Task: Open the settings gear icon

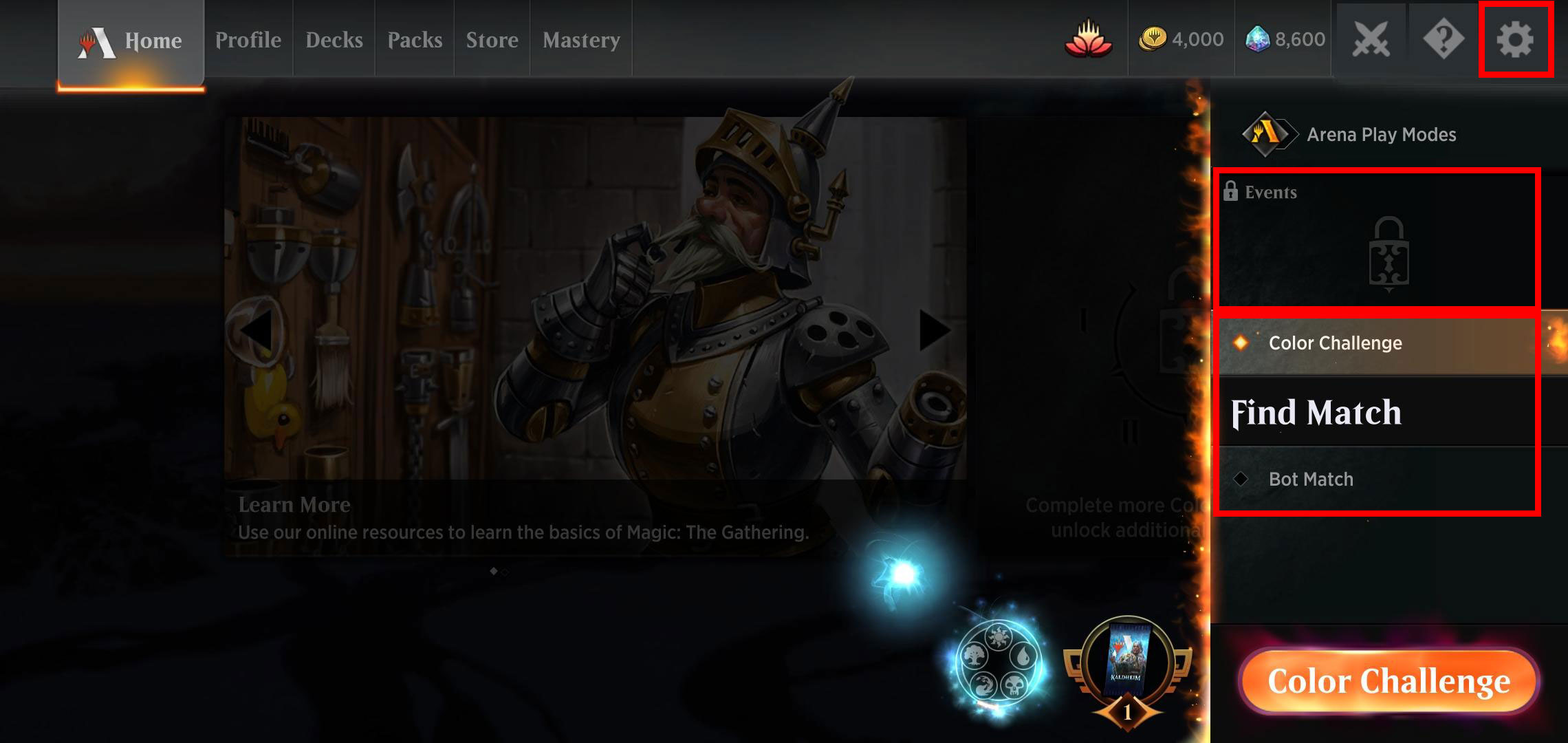Action: click(x=1514, y=39)
